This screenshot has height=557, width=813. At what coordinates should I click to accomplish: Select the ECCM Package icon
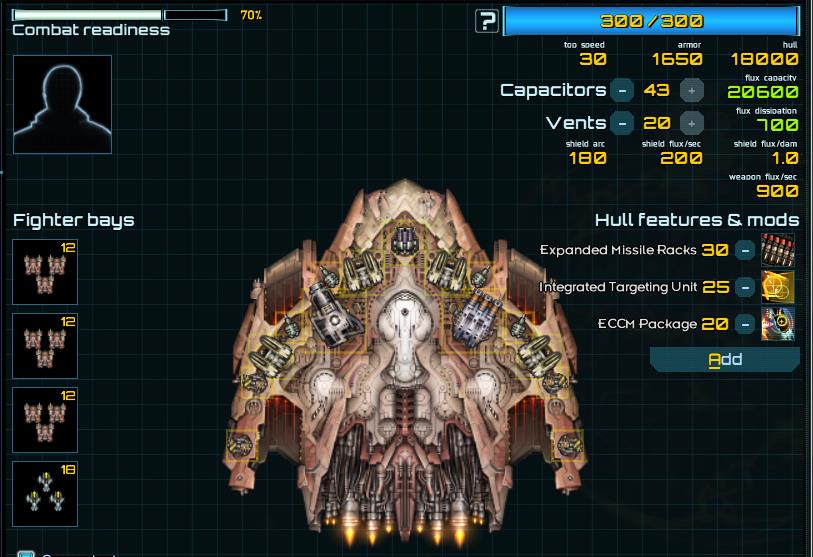tap(778, 324)
